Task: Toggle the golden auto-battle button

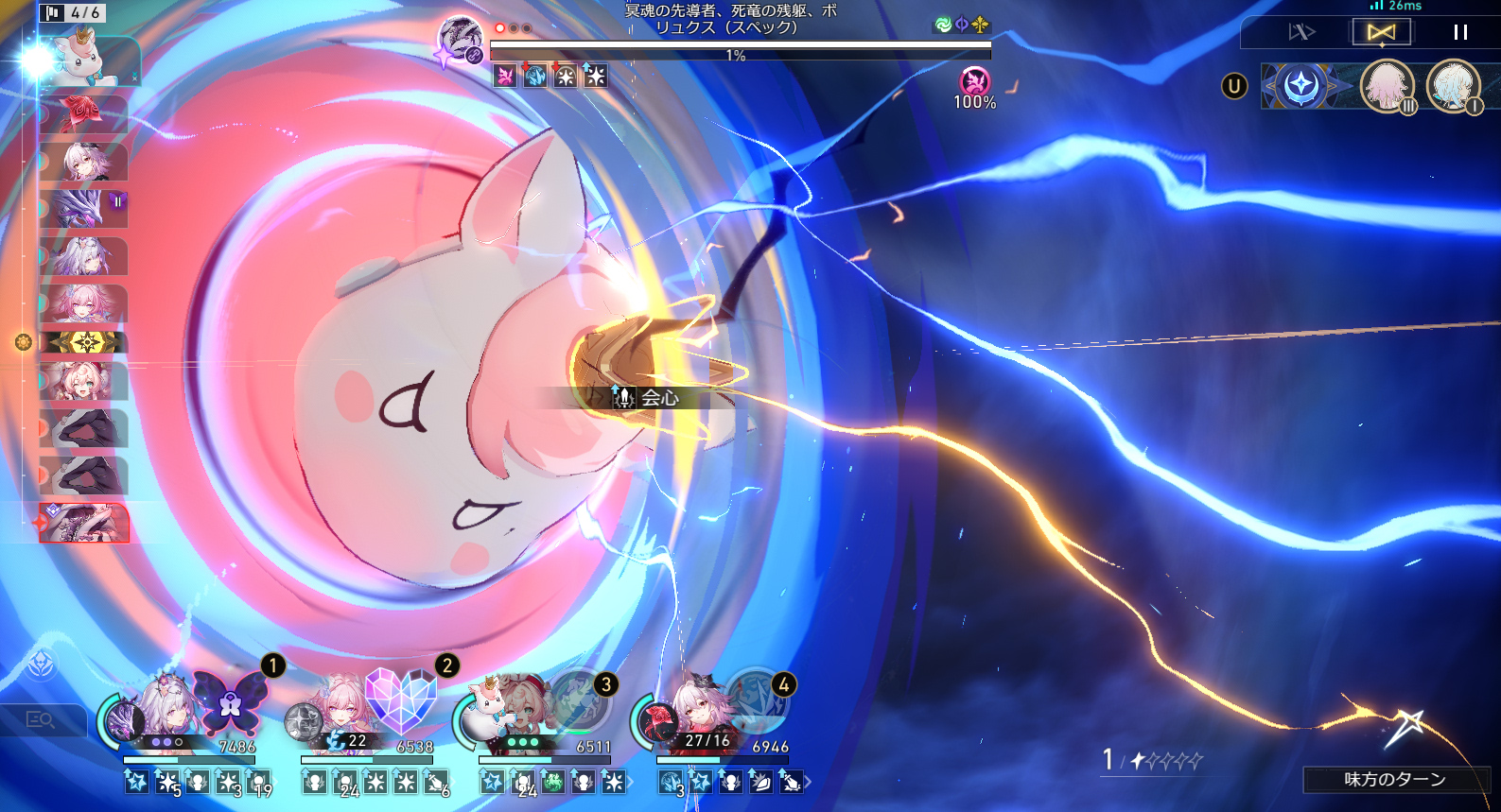Action: [x=1381, y=32]
